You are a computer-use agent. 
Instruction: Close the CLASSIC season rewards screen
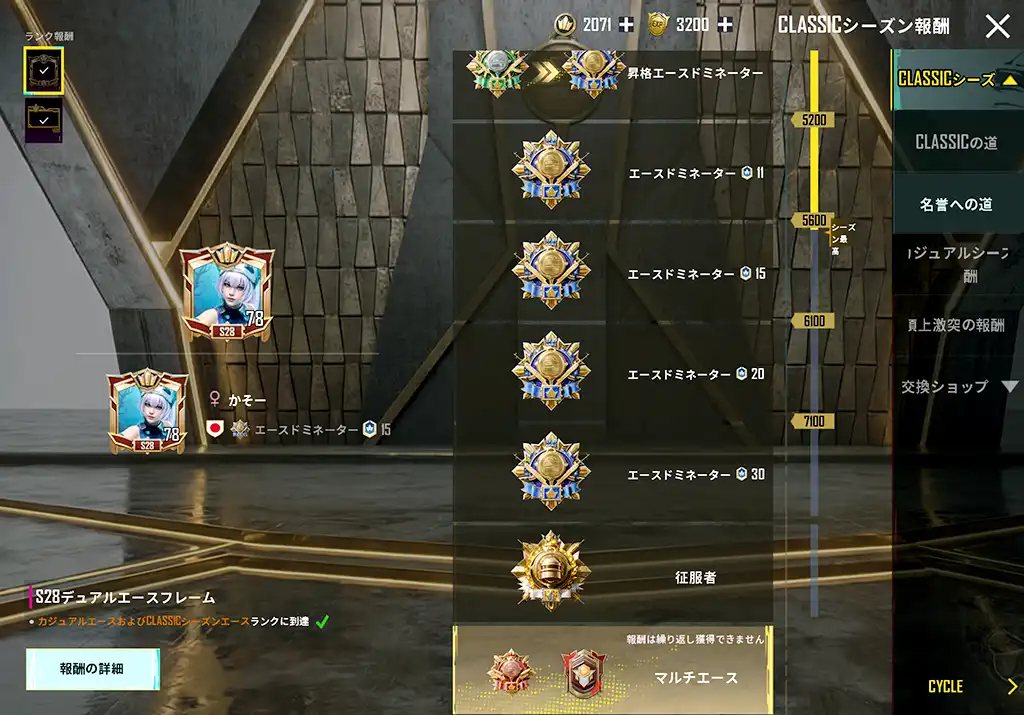[997, 26]
